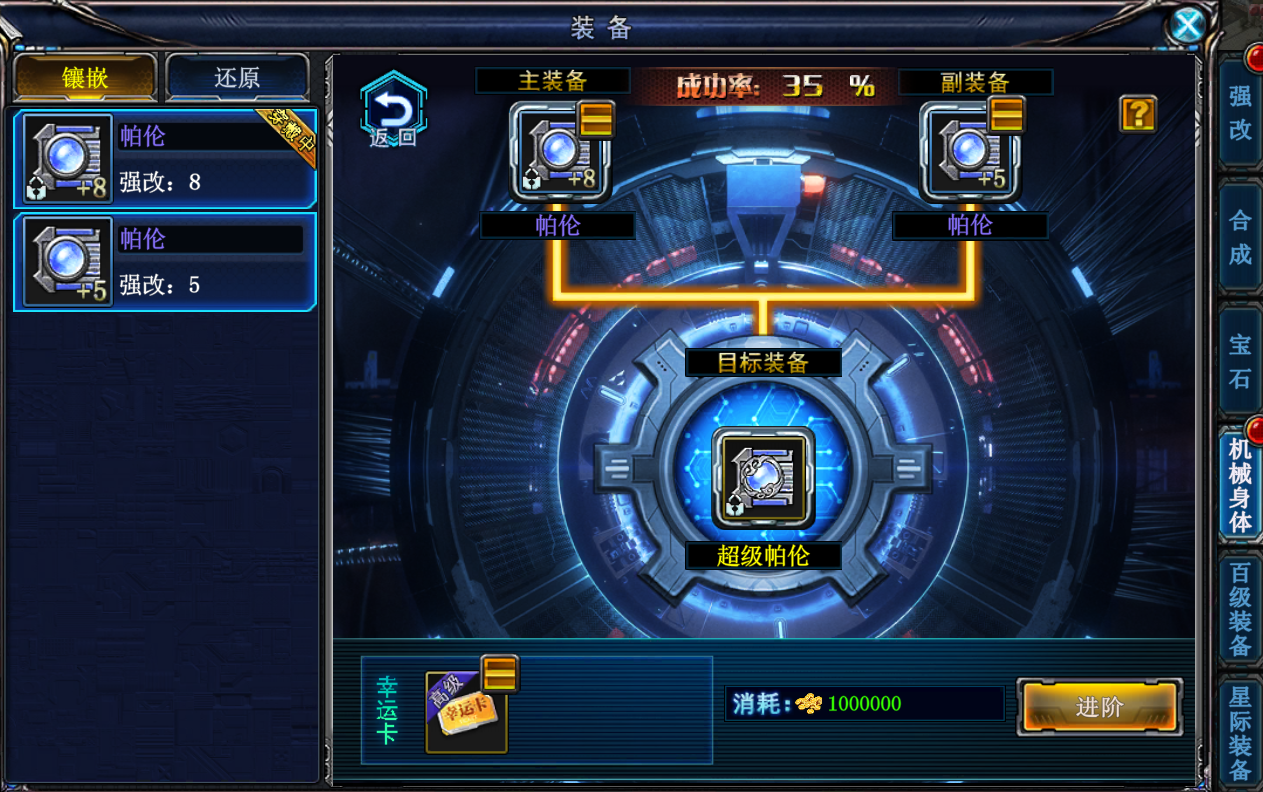Start the upgrade with 进阶 button
1263x792 pixels.
coord(1099,707)
